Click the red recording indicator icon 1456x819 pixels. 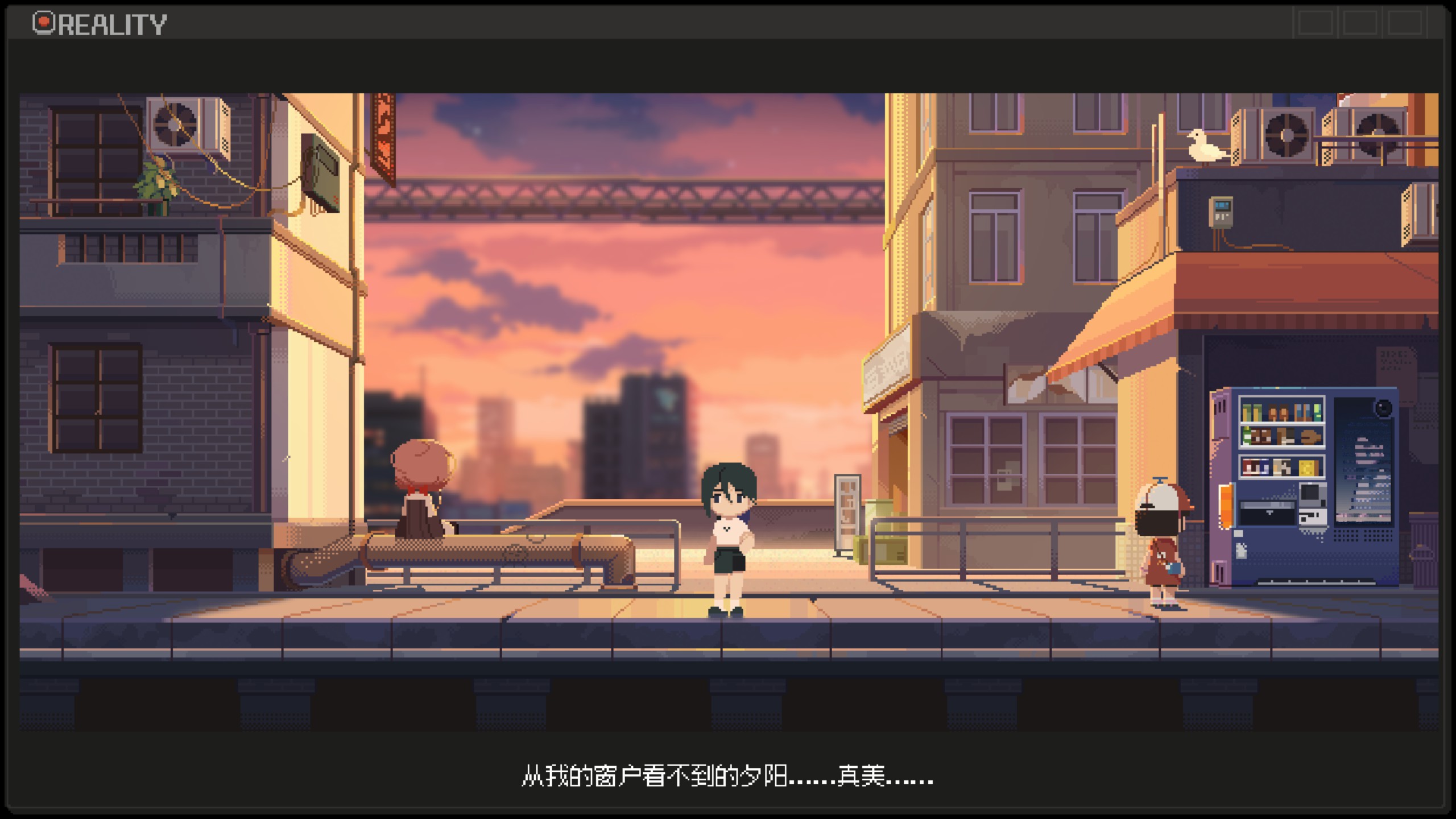(x=43, y=23)
